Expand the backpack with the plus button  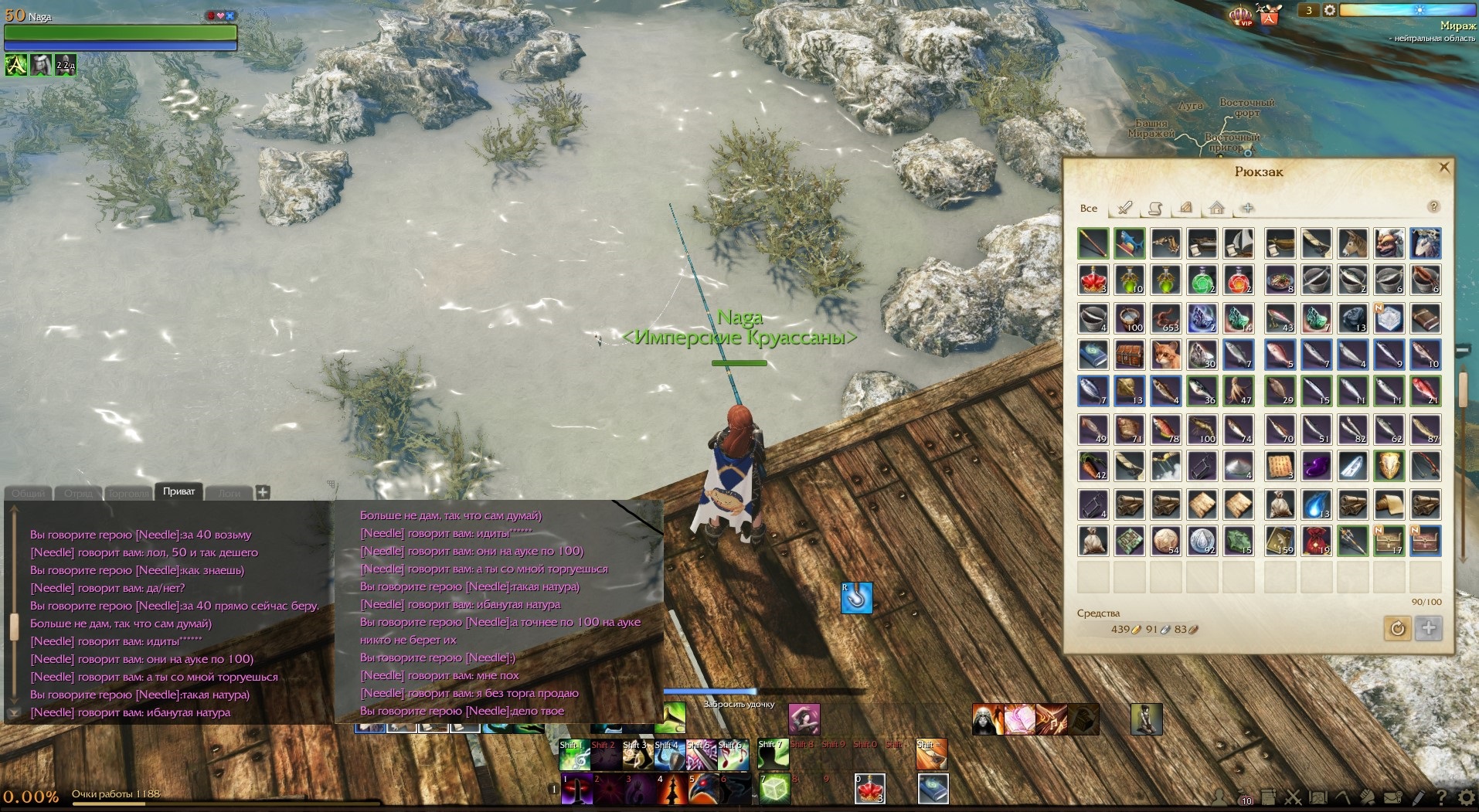pos(1429,628)
